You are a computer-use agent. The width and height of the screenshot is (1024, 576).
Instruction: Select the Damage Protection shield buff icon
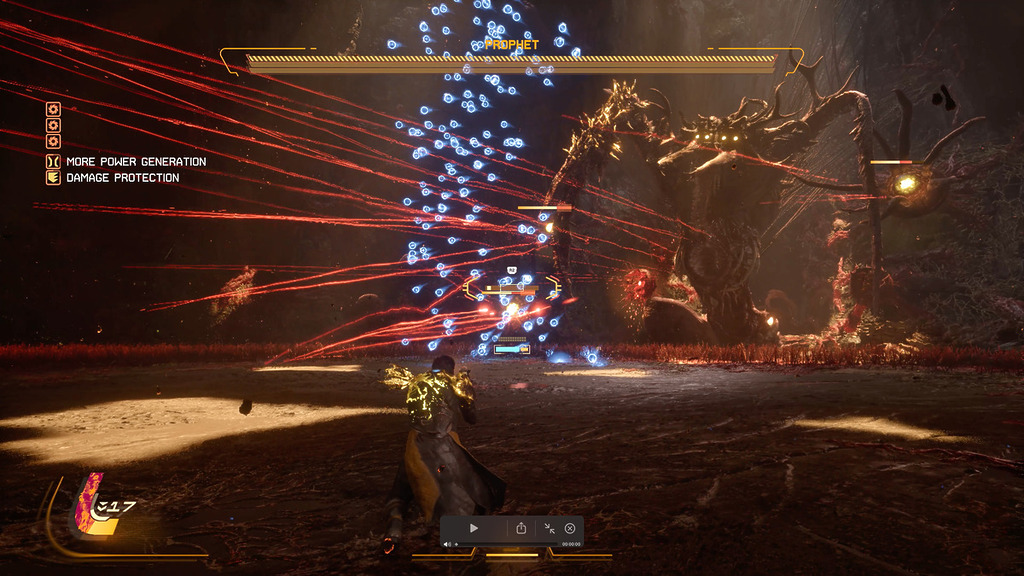53,178
